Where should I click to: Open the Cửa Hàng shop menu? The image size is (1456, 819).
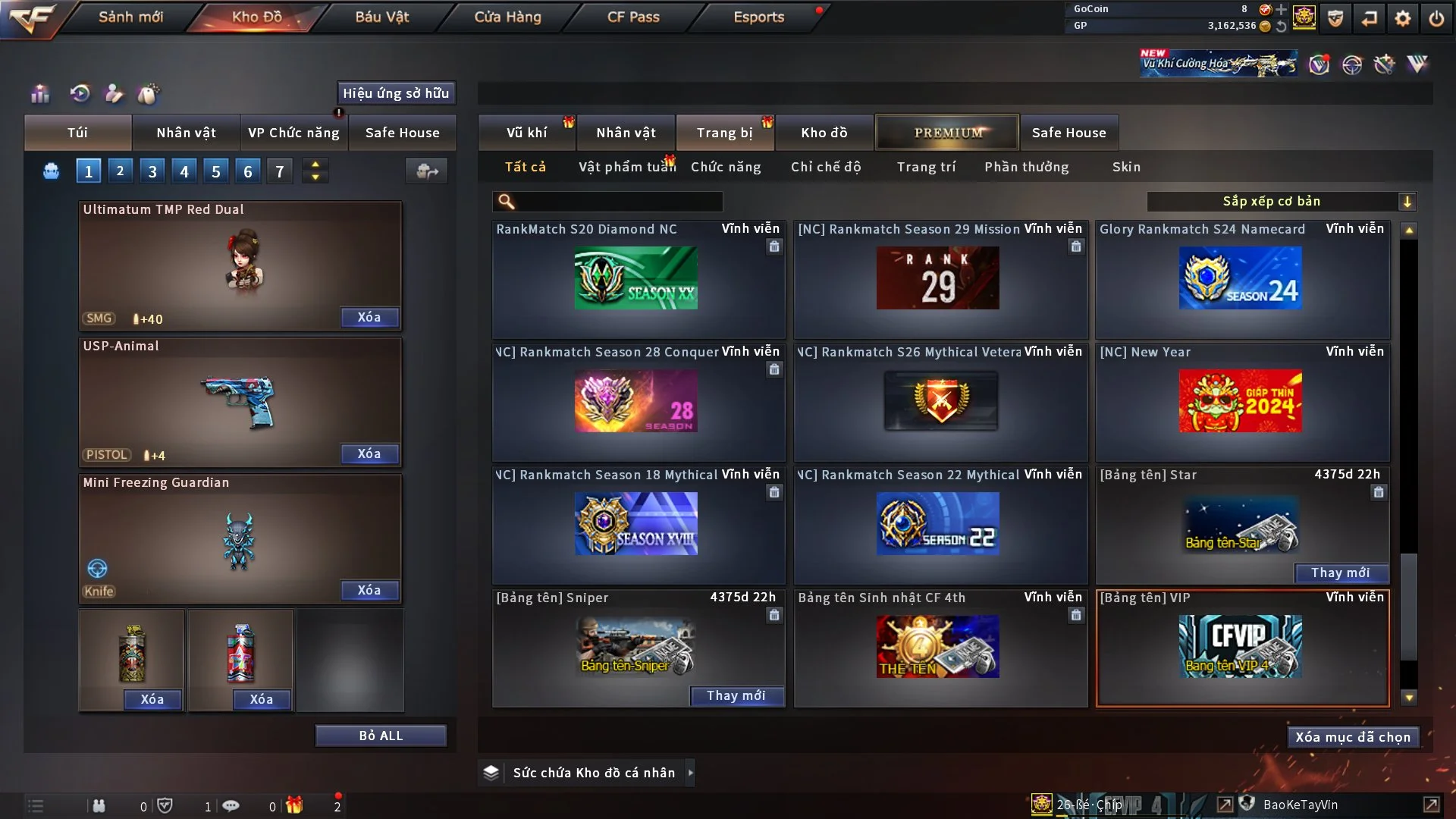[x=507, y=17]
